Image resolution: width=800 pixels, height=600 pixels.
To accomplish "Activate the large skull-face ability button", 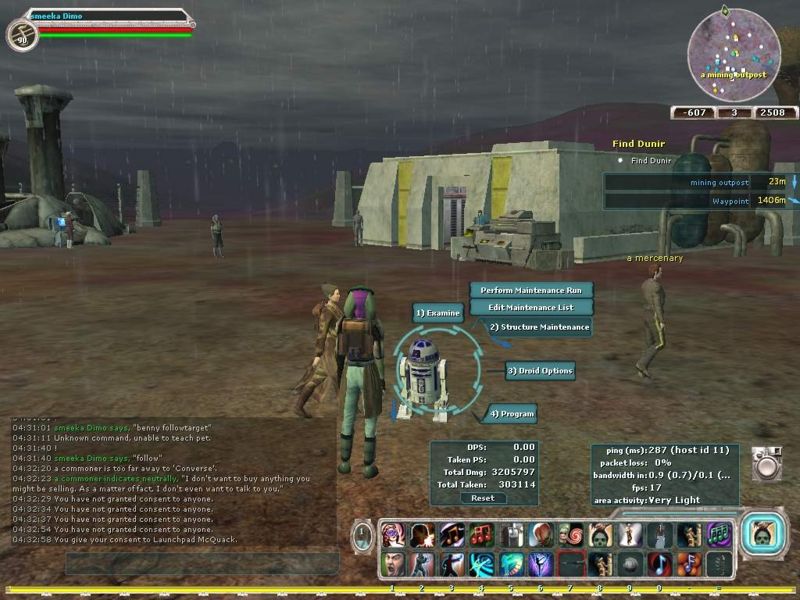I will point(765,533).
